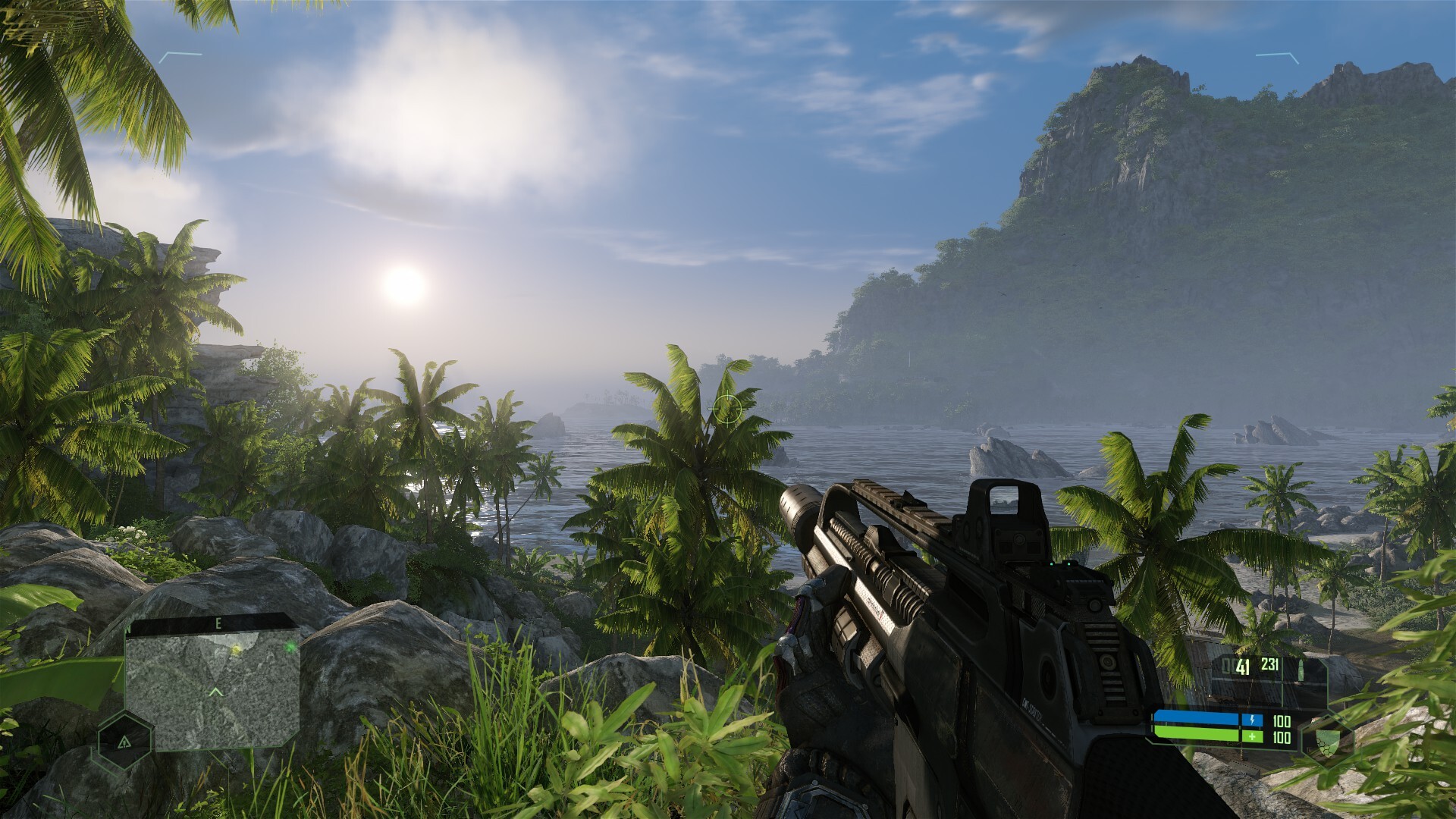Select the armor mode shield icon
Viewport: 1456px width, 819px height.
(x=1326, y=739)
